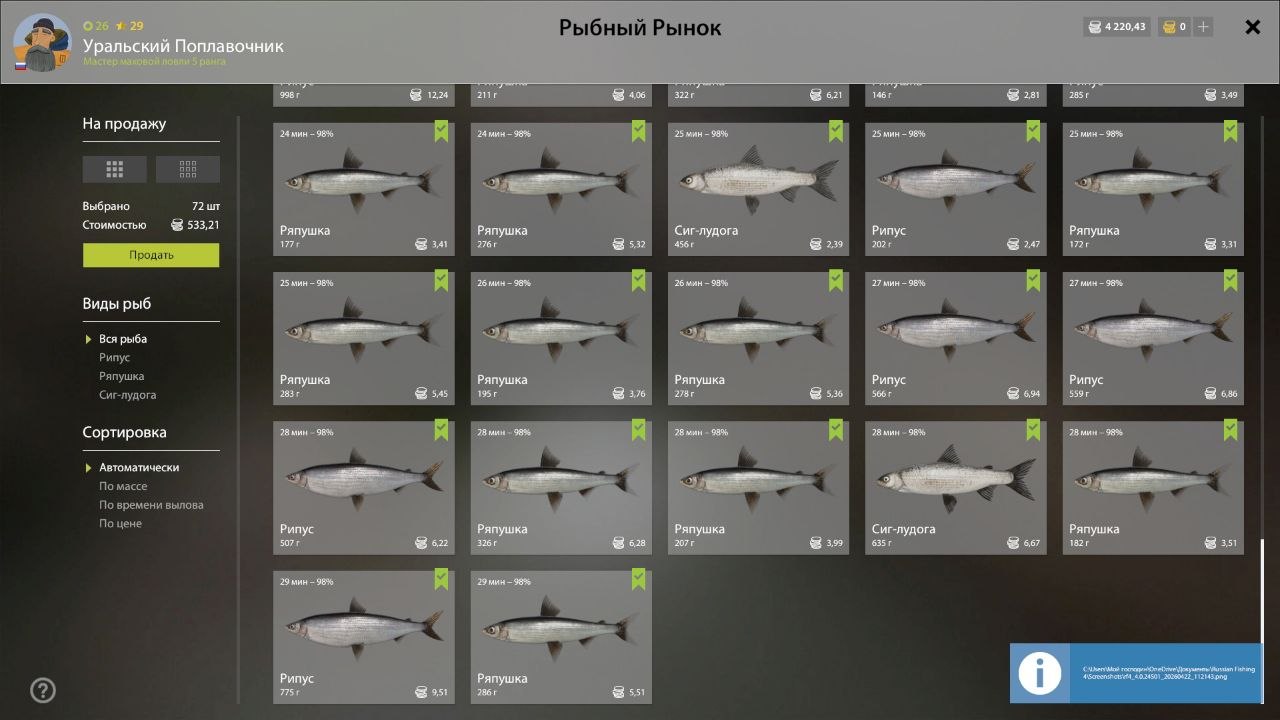
Task: Click the info notification icon bottom right
Action: click(x=1040, y=673)
